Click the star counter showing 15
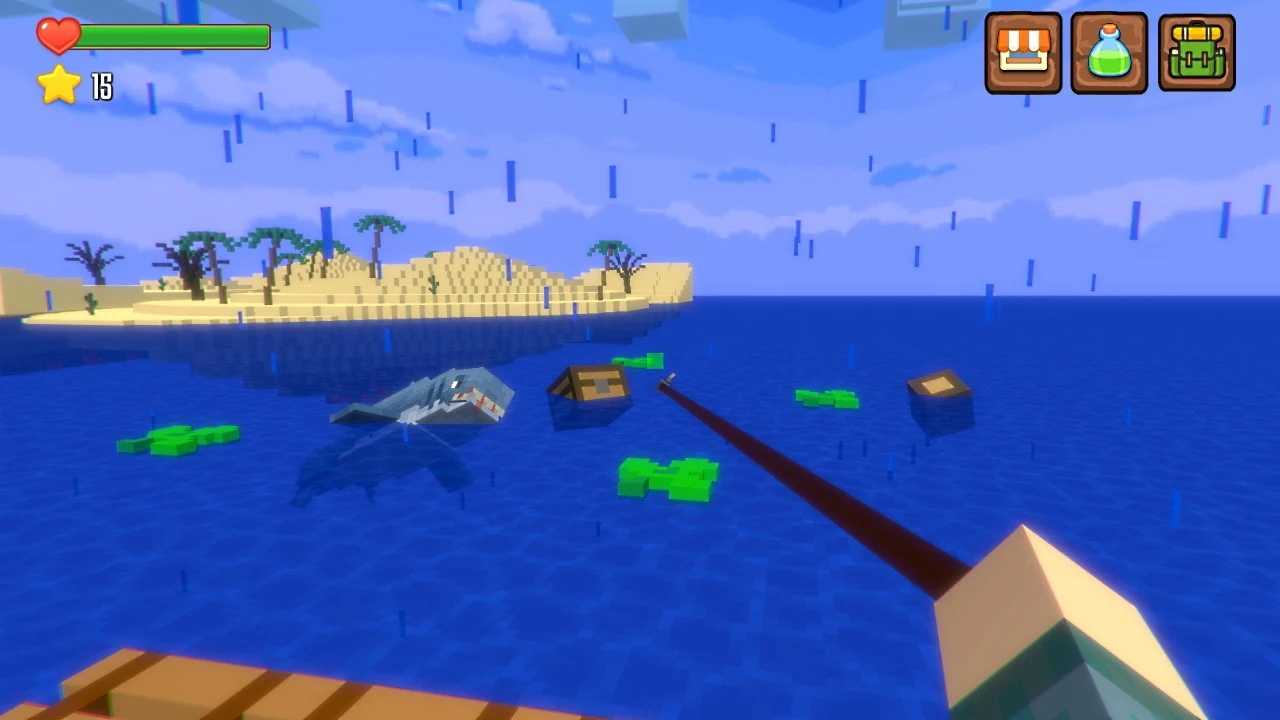The image size is (1280, 720). pos(101,88)
